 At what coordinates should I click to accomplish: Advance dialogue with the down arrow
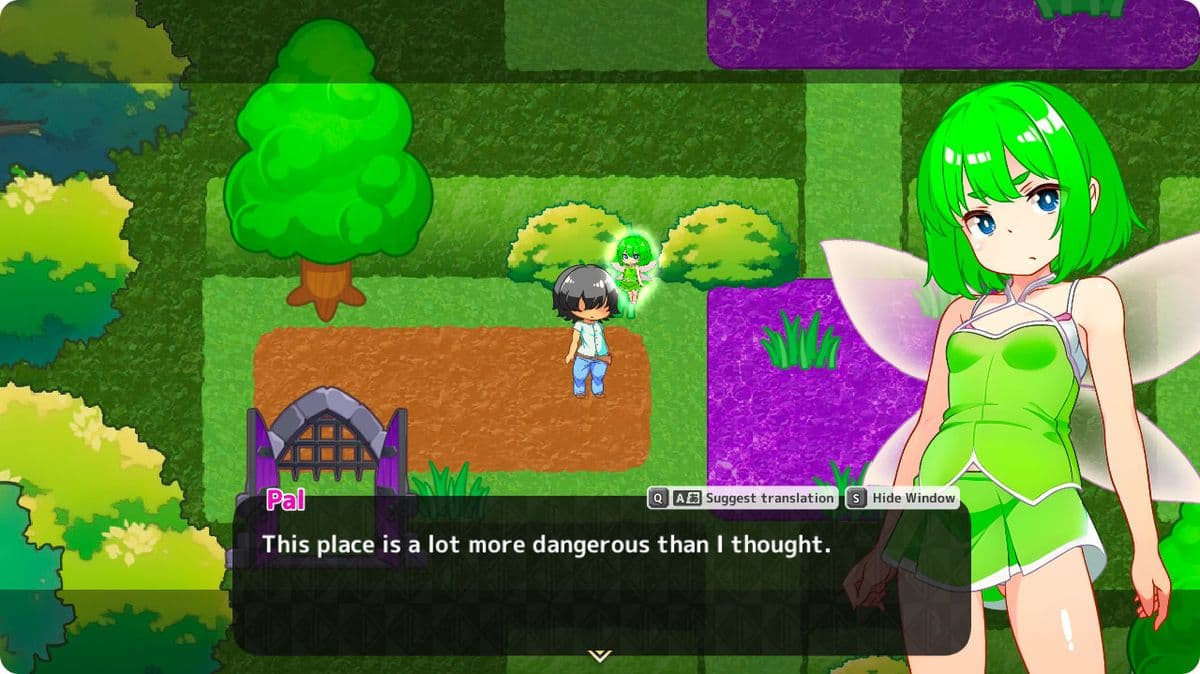pos(599,656)
